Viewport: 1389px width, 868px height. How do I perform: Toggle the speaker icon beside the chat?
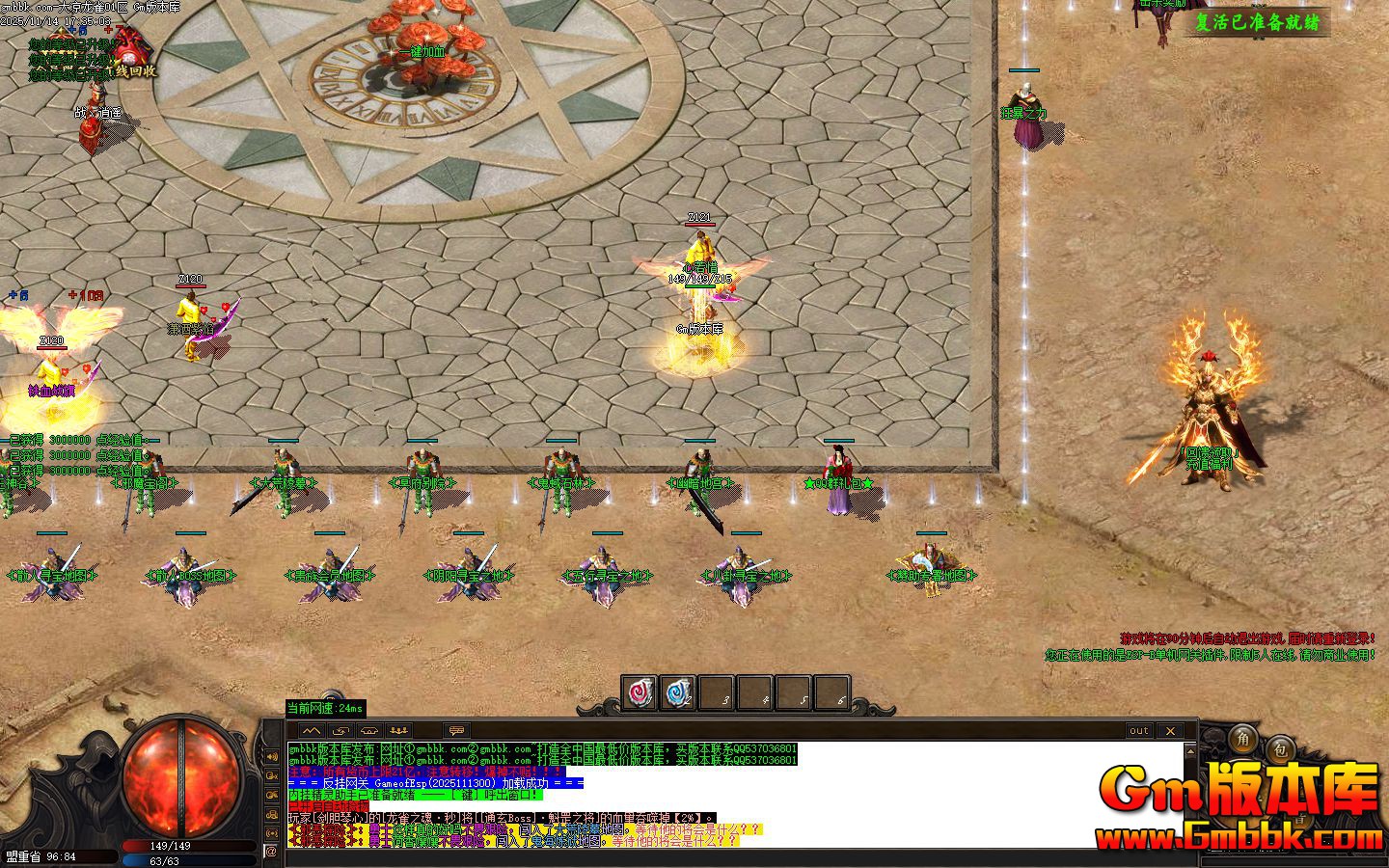click(x=271, y=756)
